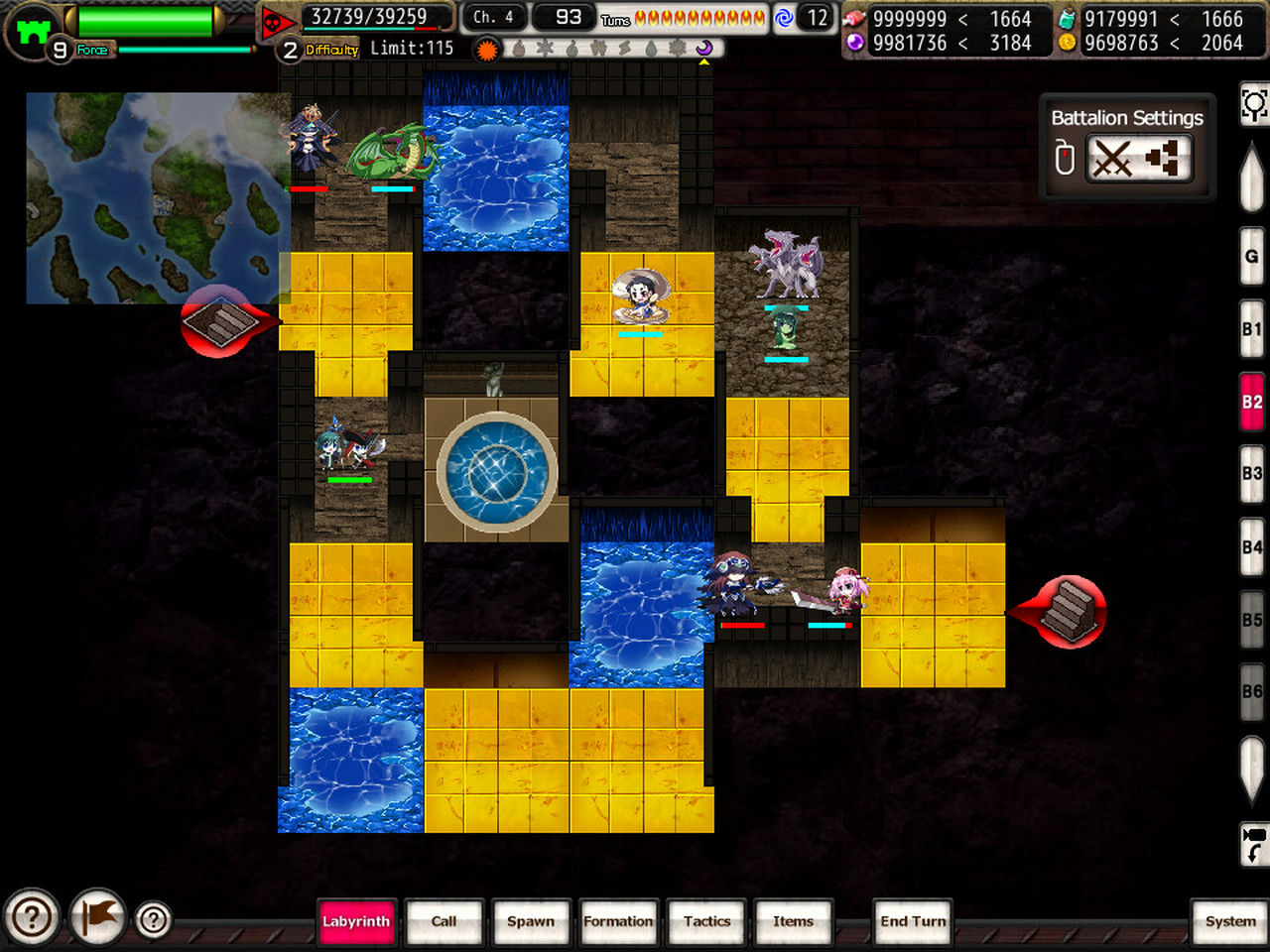Viewport: 1270px width, 952px height.
Task: Toggle the water droplet element icon
Action: [x=650, y=50]
